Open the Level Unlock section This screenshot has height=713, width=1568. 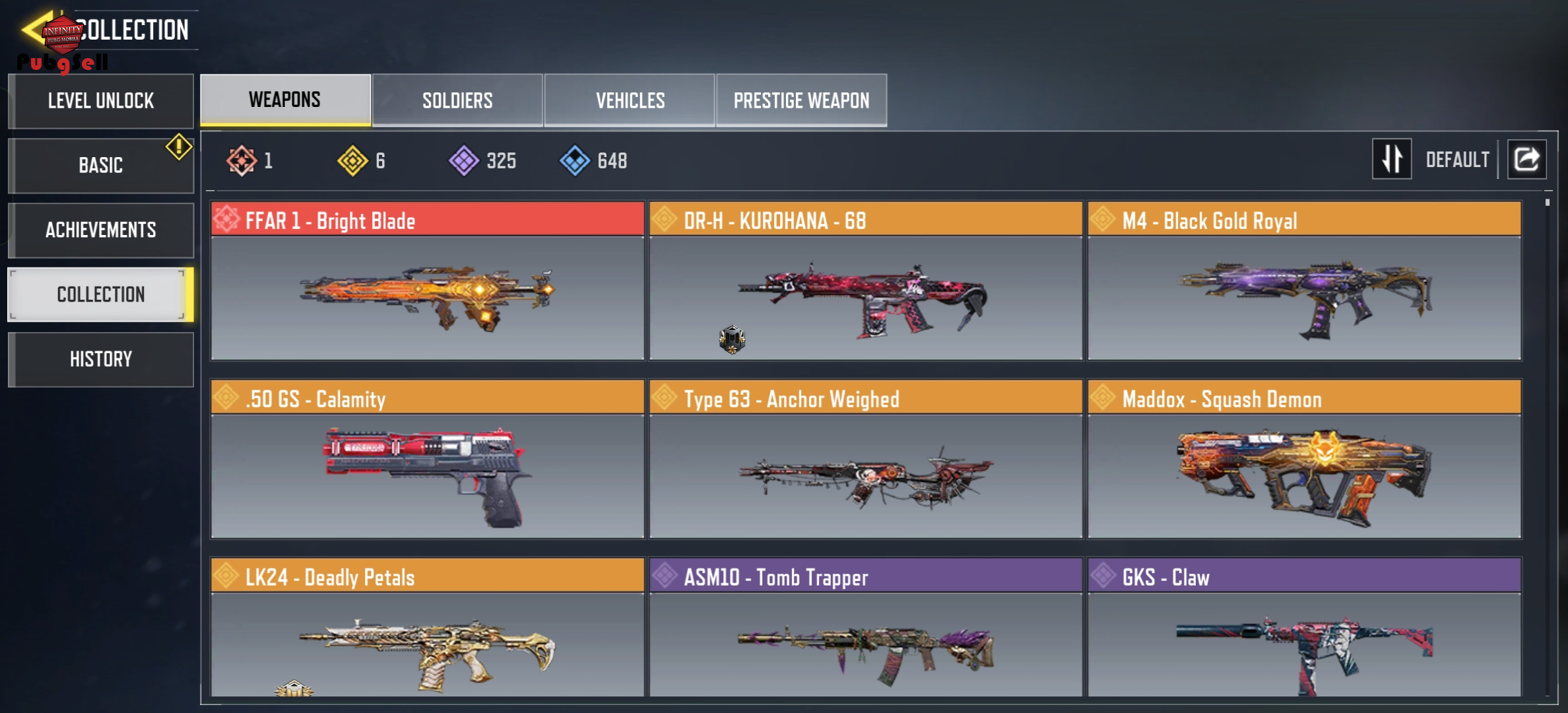(101, 101)
